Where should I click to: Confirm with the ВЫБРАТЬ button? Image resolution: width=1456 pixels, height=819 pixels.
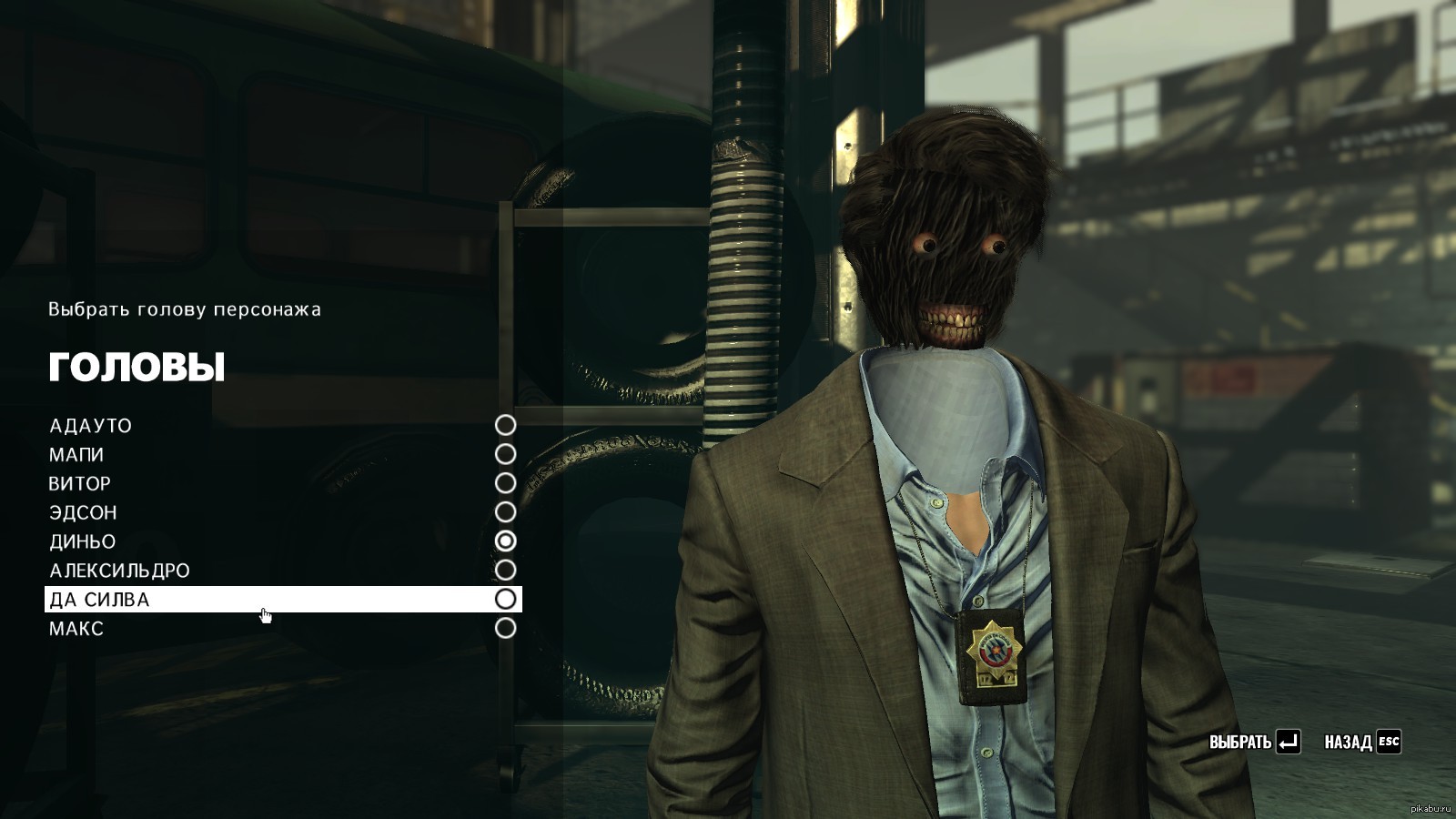1254,742
